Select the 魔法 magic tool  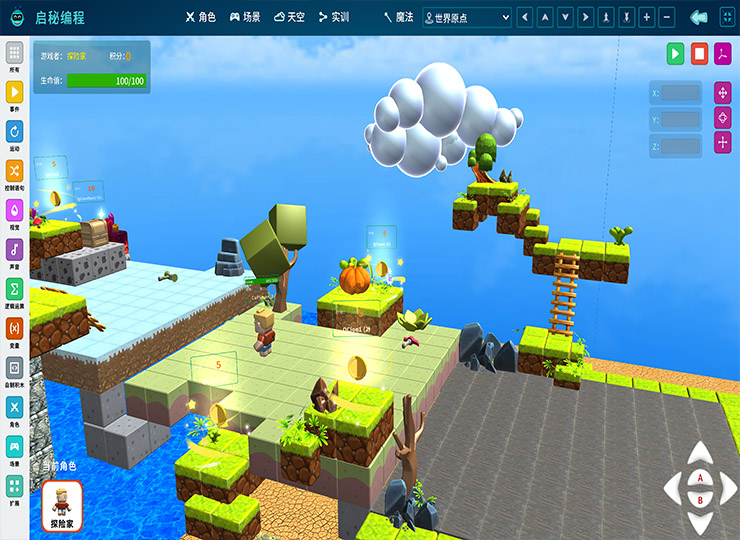pyautogui.click(x=398, y=17)
